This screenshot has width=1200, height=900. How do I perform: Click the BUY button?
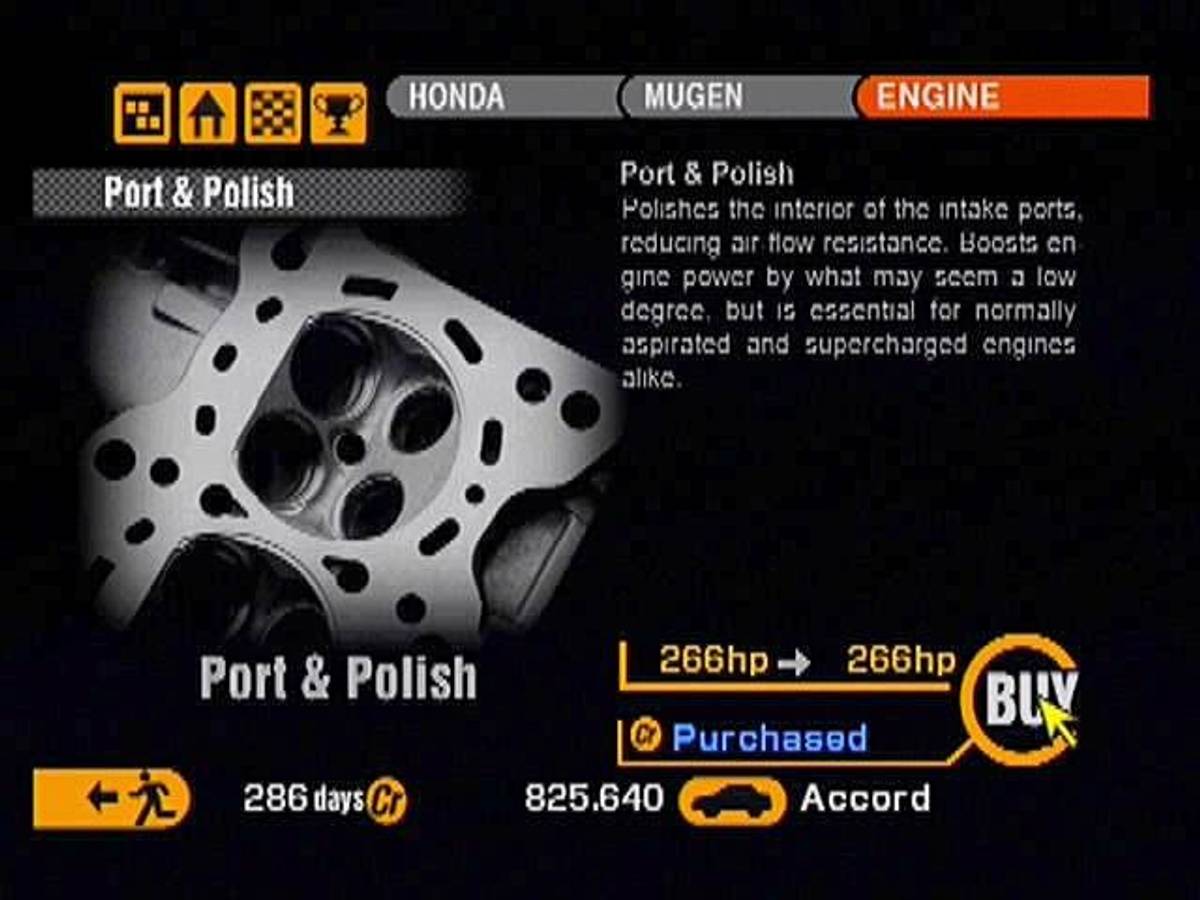coord(1018,699)
